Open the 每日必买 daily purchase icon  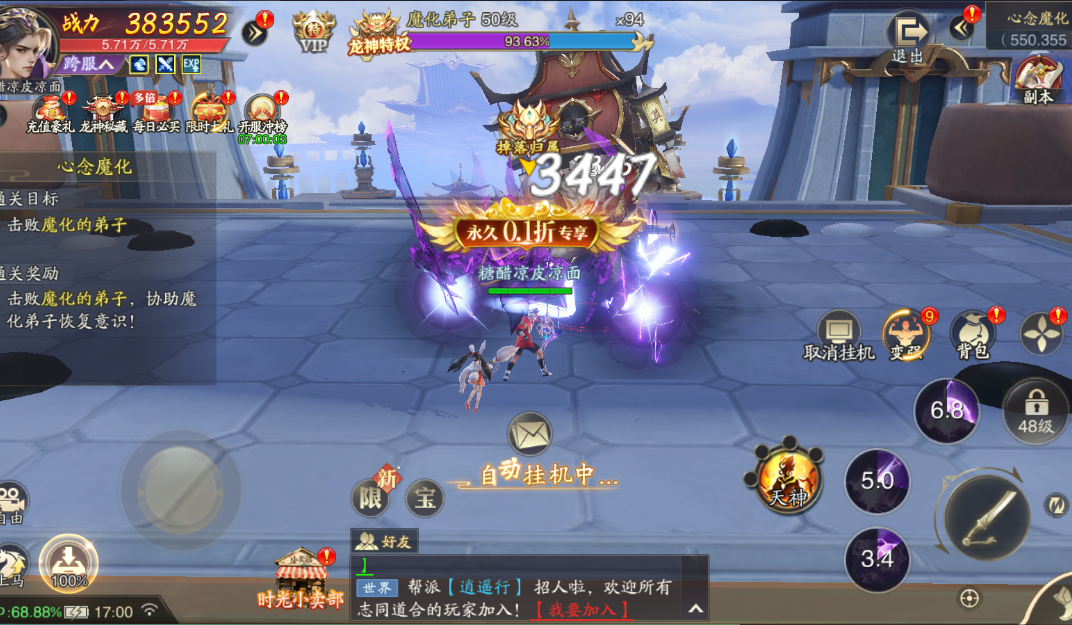(156, 111)
